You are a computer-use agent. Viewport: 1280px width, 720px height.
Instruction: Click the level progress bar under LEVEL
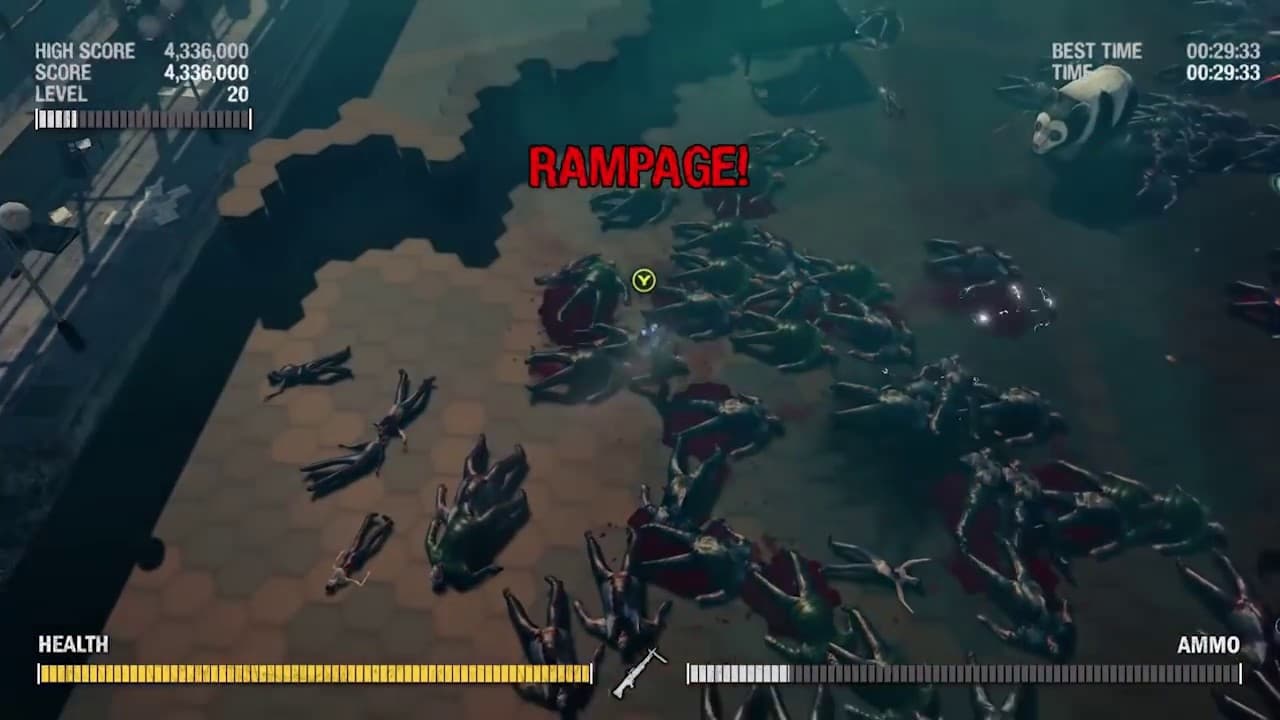[x=143, y=119]
